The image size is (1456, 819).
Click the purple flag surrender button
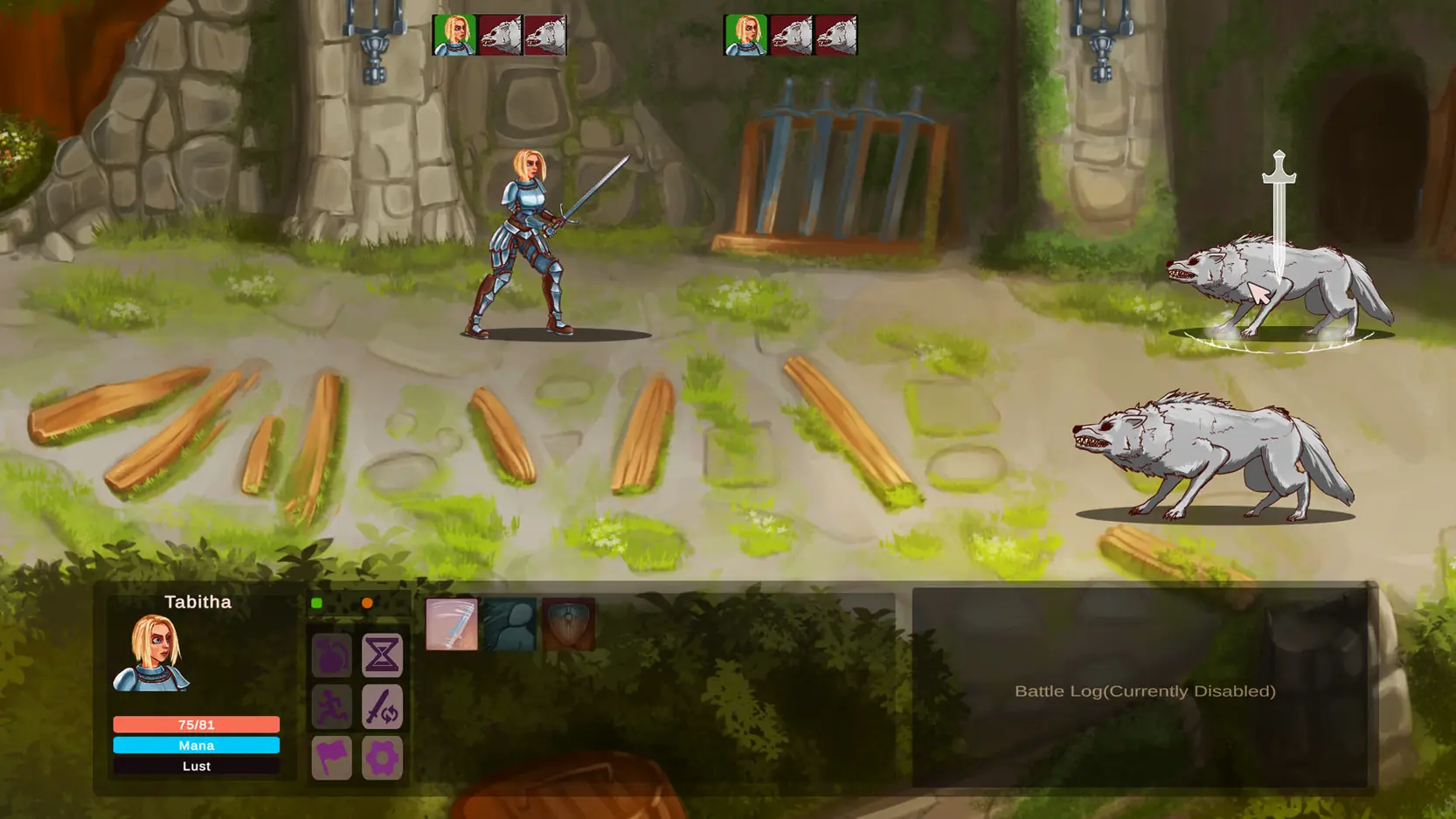coord(331,757)
